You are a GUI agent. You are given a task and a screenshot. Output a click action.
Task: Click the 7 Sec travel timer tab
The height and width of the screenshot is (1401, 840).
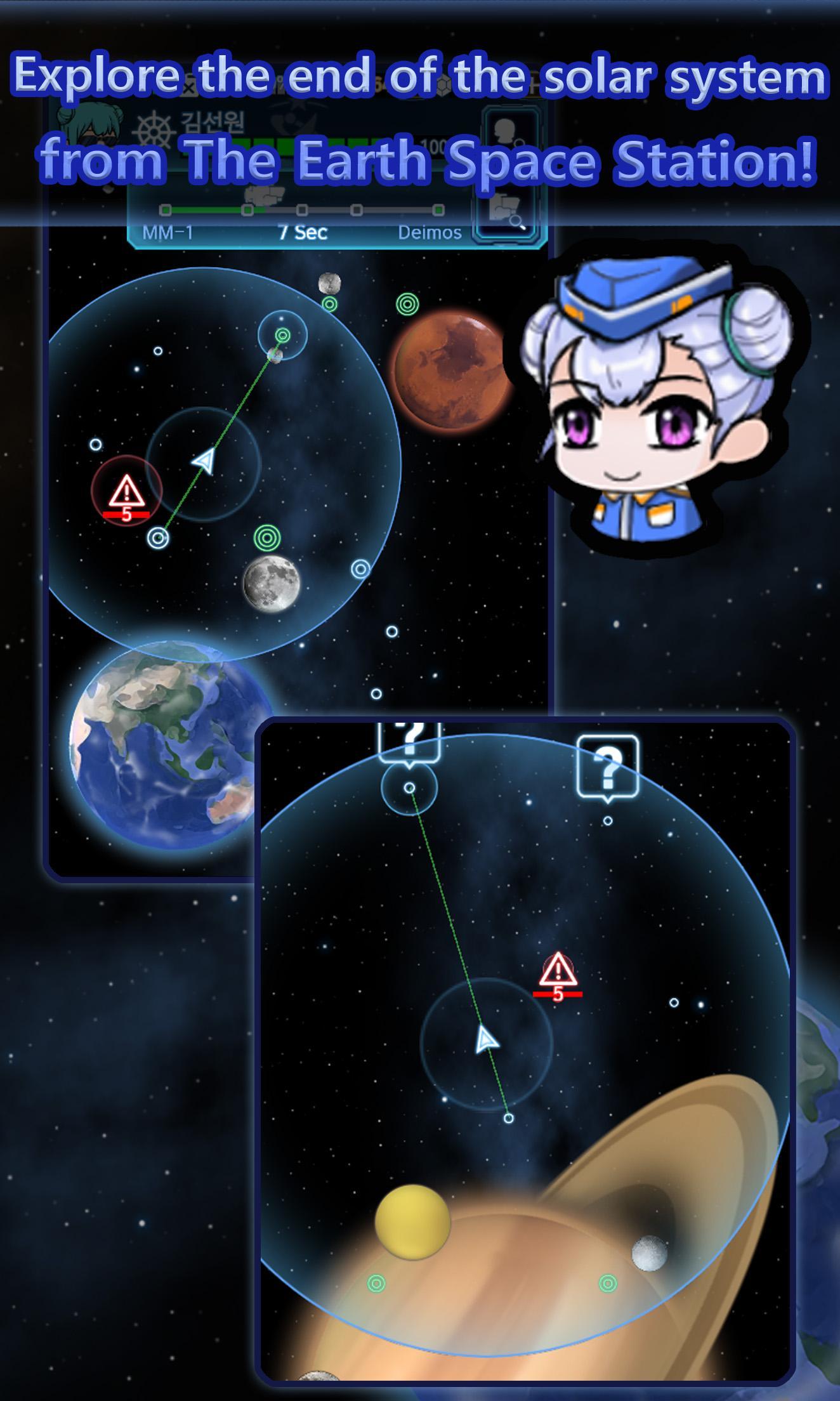304,233
